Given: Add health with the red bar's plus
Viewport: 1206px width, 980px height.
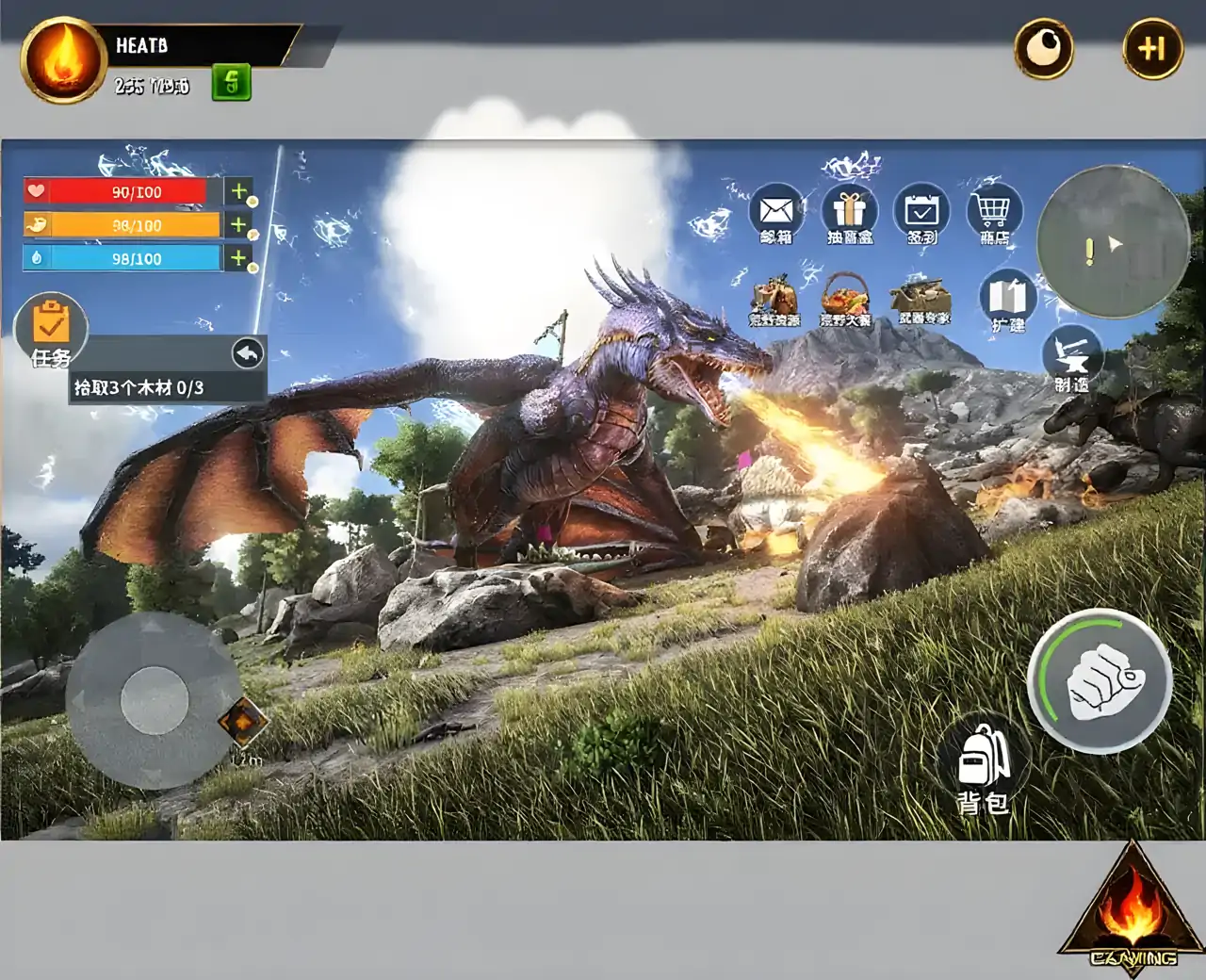Looking at the screenshot, I should pos(239,191).
